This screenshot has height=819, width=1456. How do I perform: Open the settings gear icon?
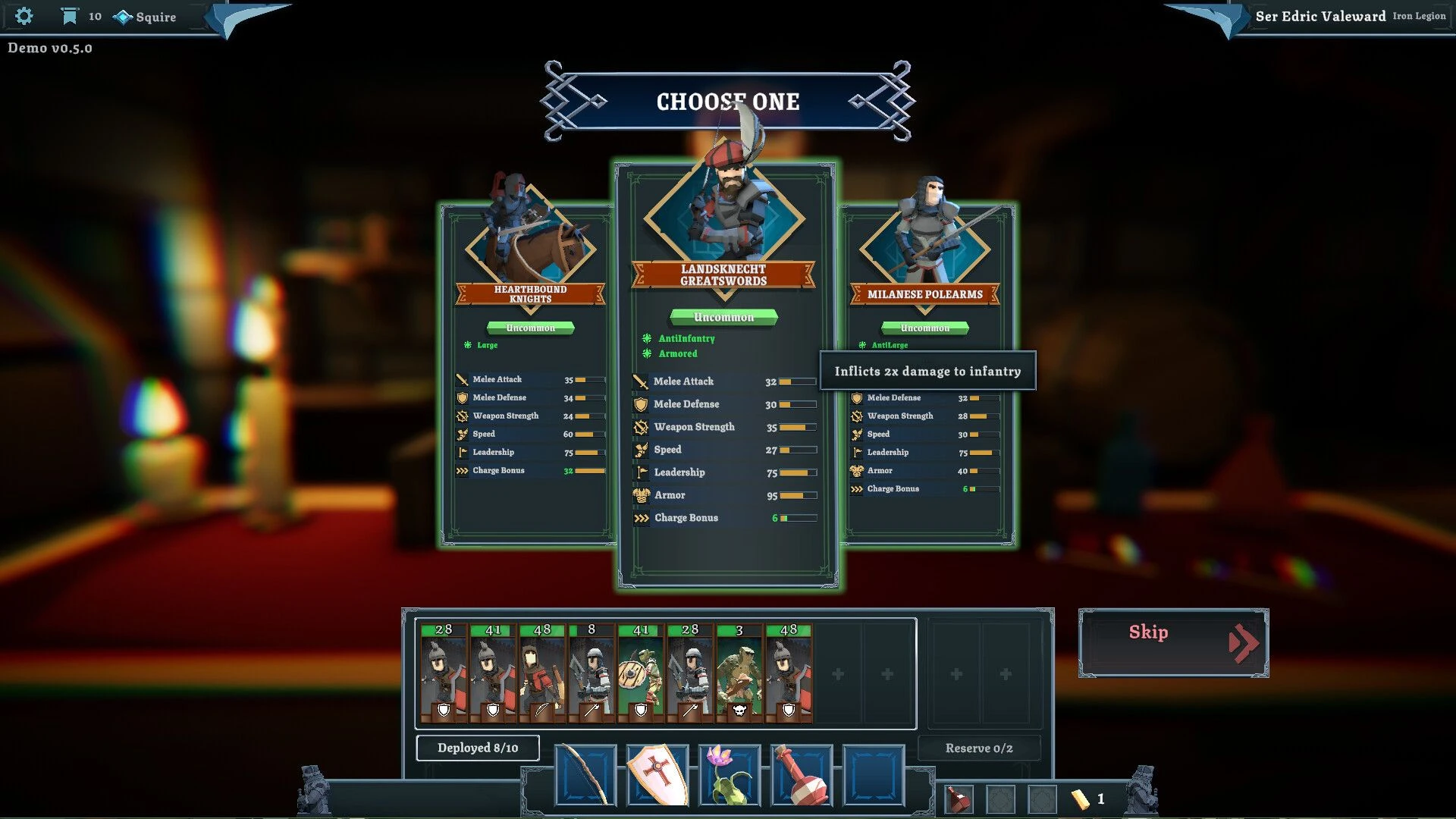(25, 16)
